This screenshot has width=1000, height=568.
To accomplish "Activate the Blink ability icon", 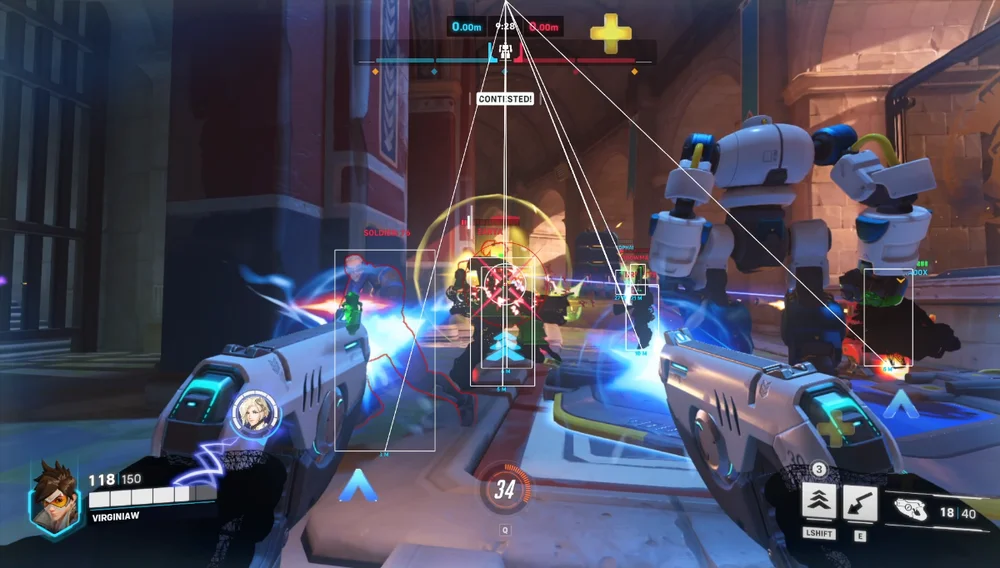I will (x=820, y=503).
